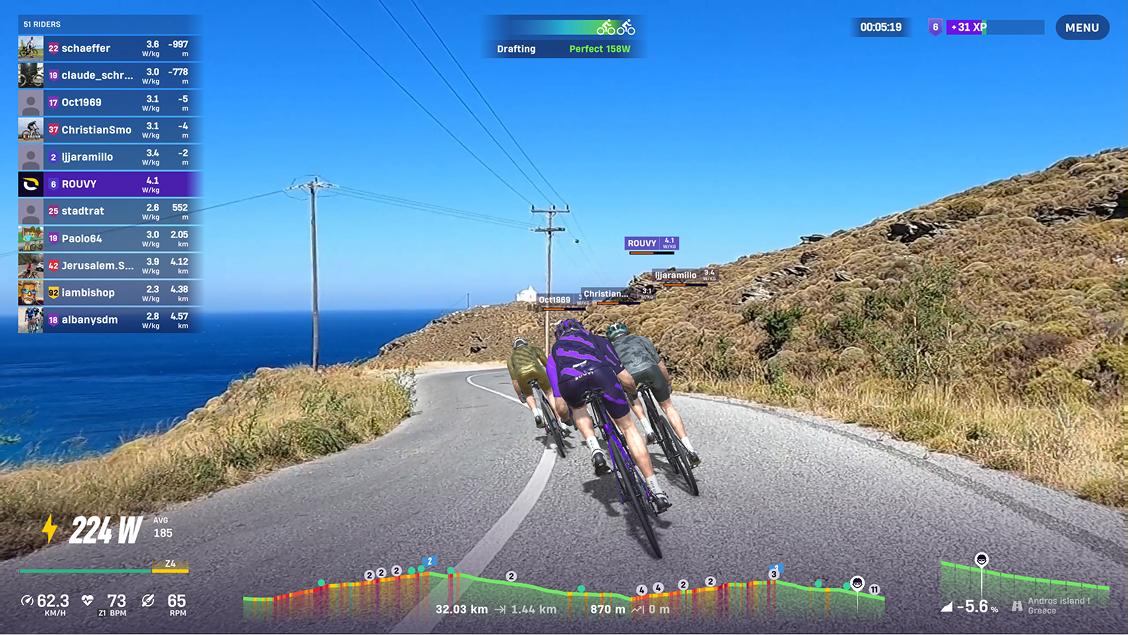Click the Drafting status indicator
1128x635 pixels.
tap(562, 38)
